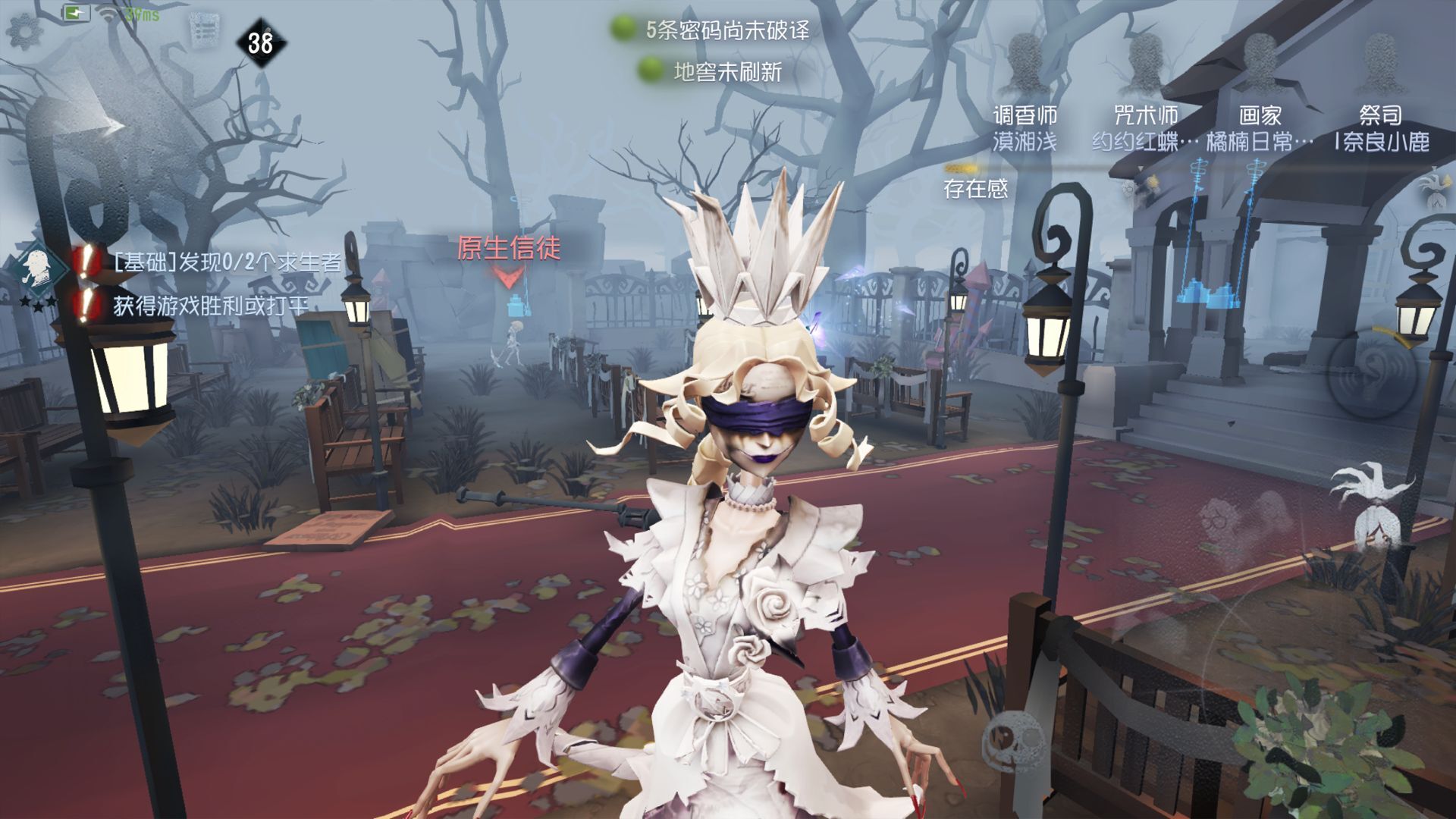Open the gear settings menu
Screen dimensions: 1456x819
pyautogui.click(x=24, y=30)
